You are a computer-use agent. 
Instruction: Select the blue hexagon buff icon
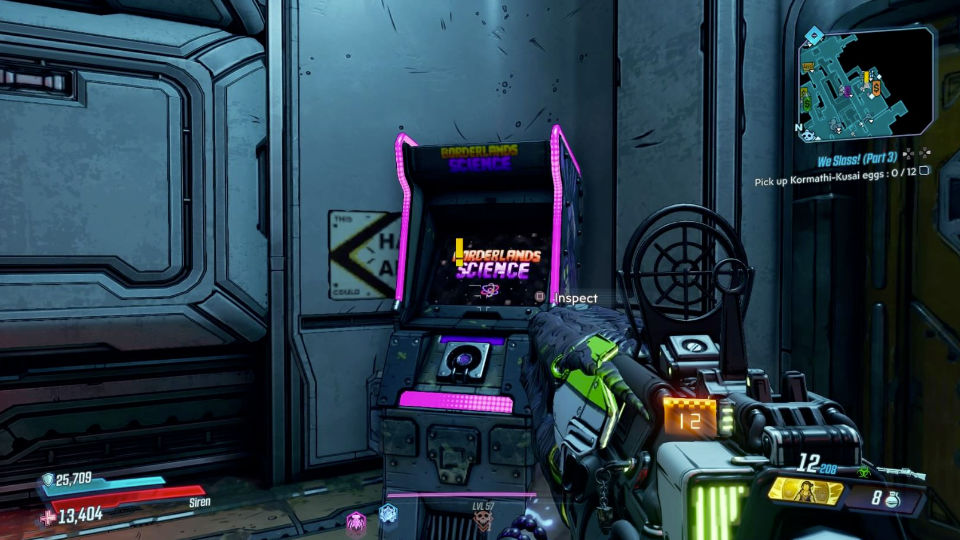[x=388, y=515]
